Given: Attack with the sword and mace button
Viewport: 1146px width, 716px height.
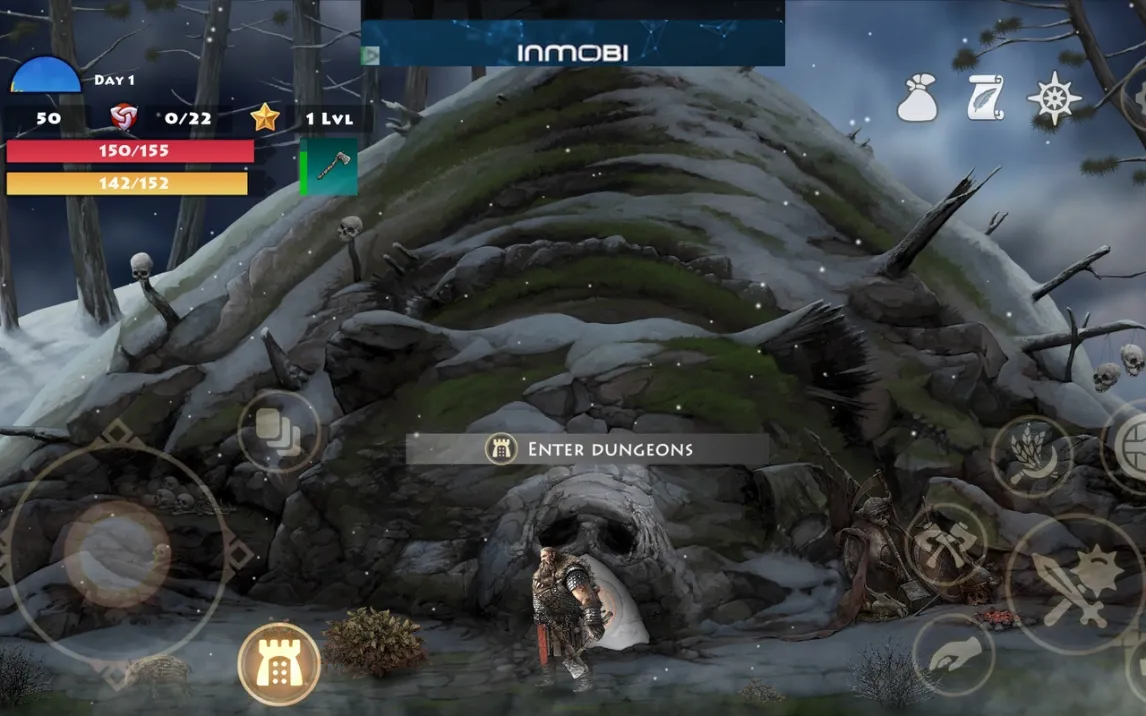Looking at the screenshot, I should (1074, 584).
